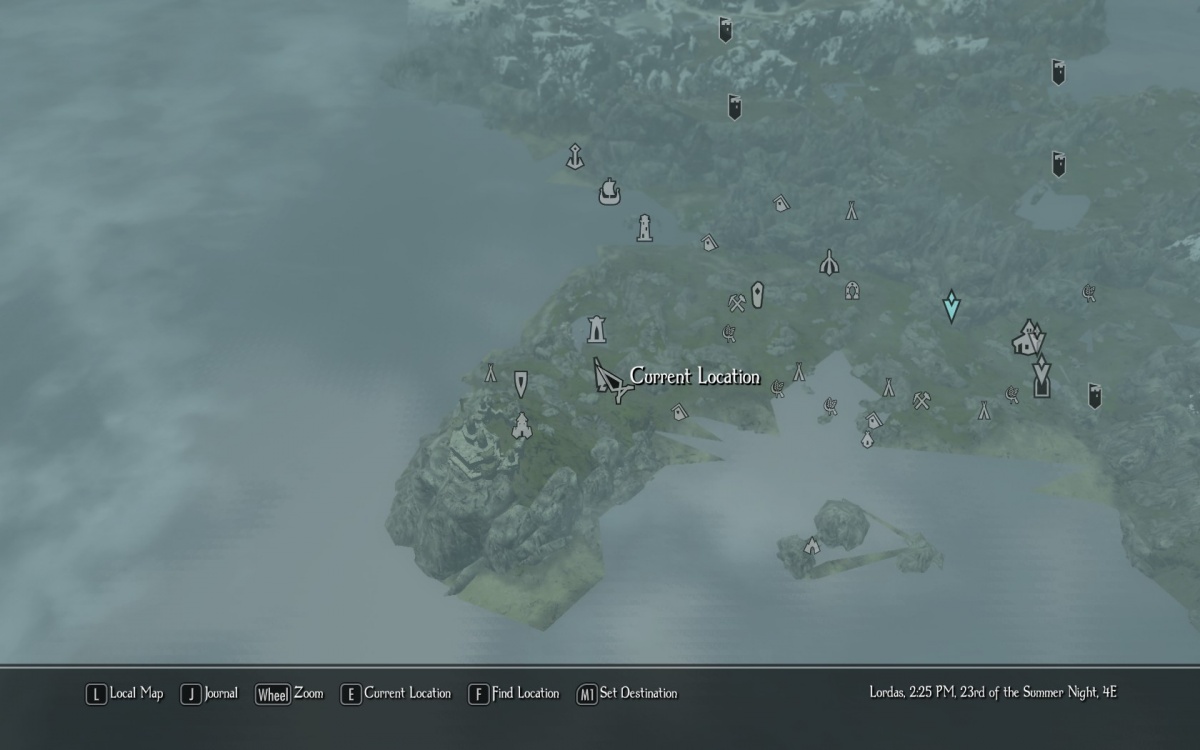Screen dimensions: 1200x750
Task: Click the lighthouse map marker
Action: (645, 228)
